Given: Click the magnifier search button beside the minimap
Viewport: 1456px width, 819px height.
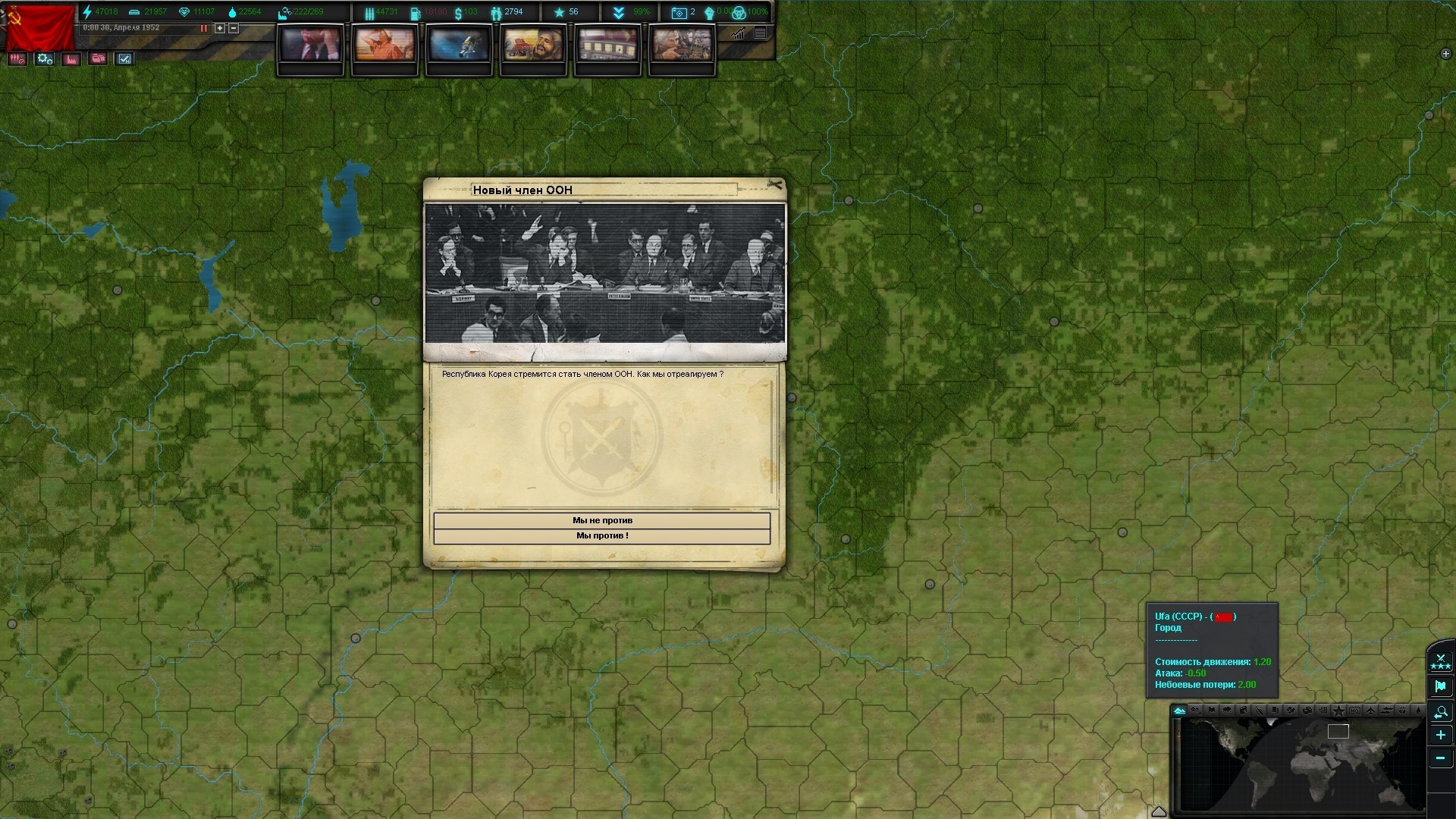Looking at the screenshot, I should point(1440,712).
